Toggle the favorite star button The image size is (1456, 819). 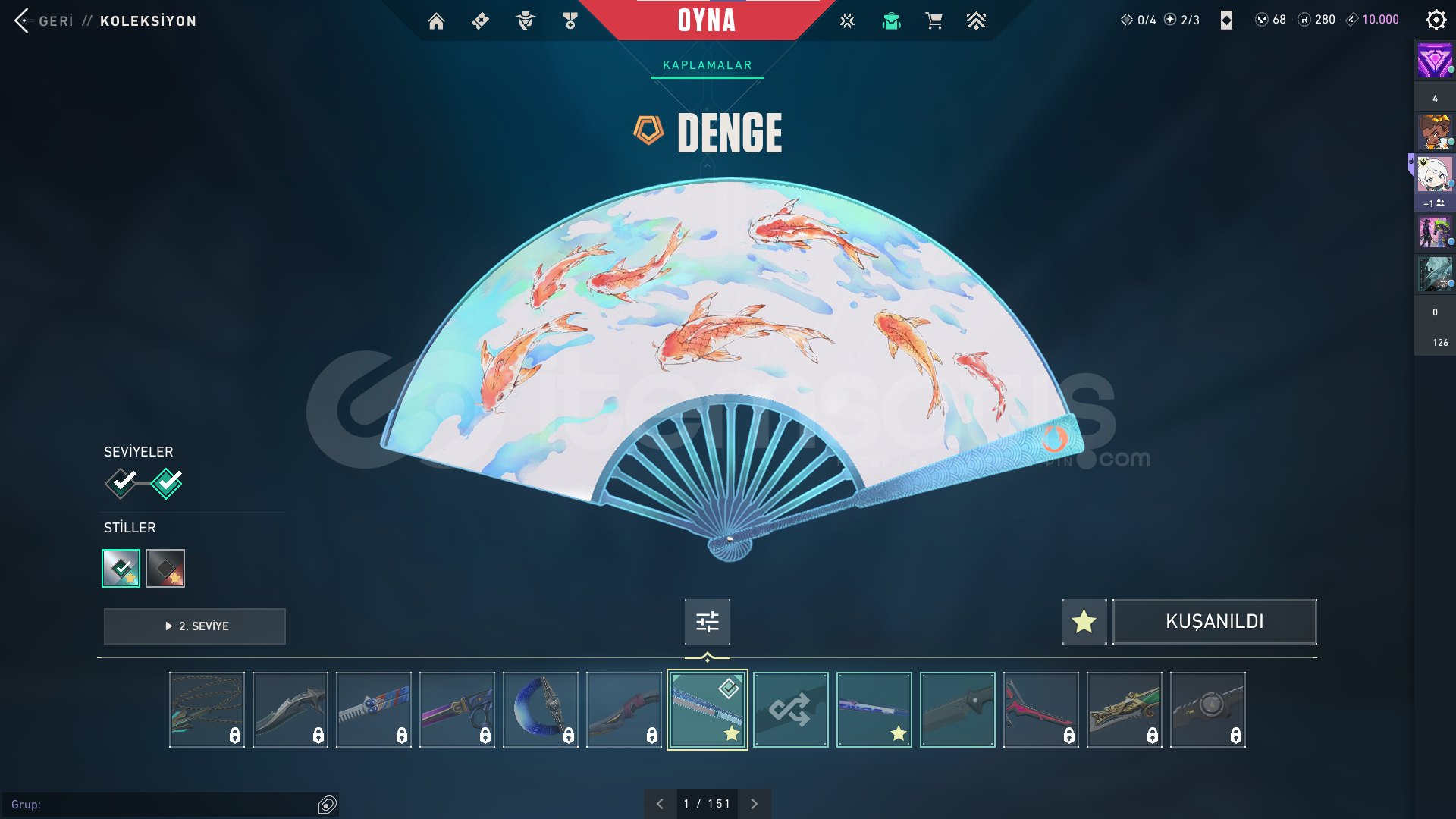[x=1084, y=622]
